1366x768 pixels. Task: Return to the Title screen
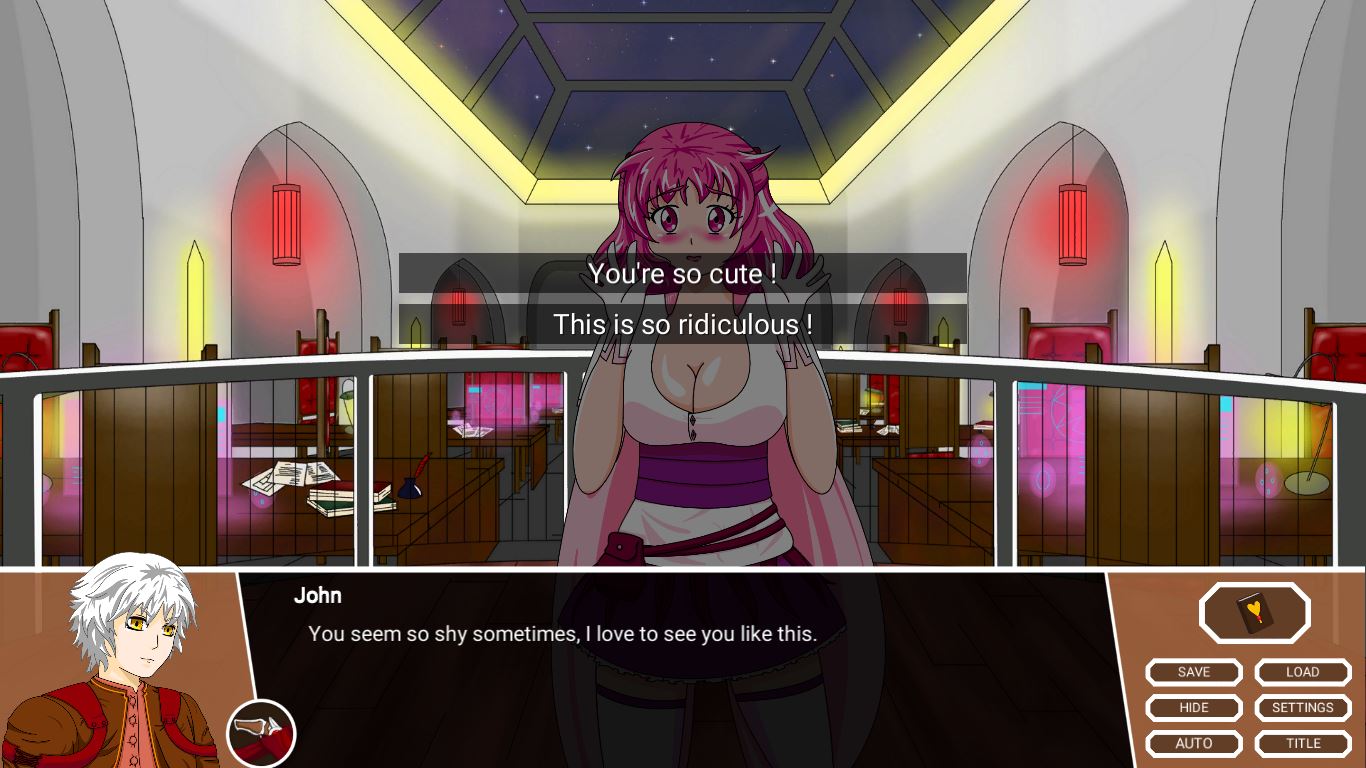(1302, 743)
